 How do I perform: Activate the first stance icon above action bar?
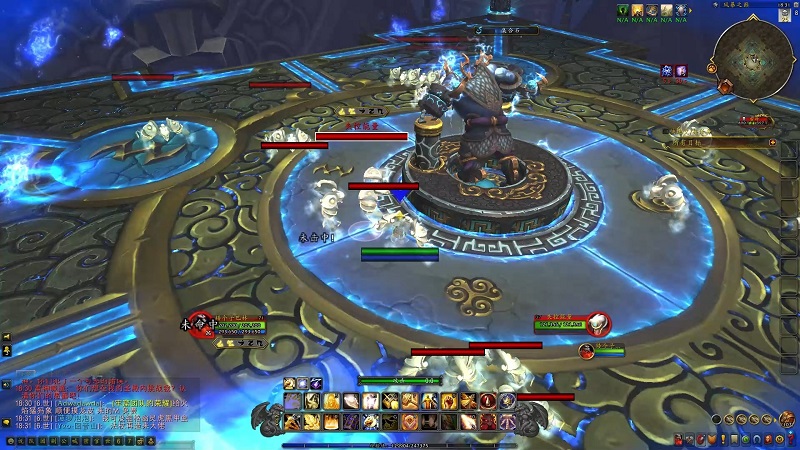pyautogui.click(x=289, y=383)
